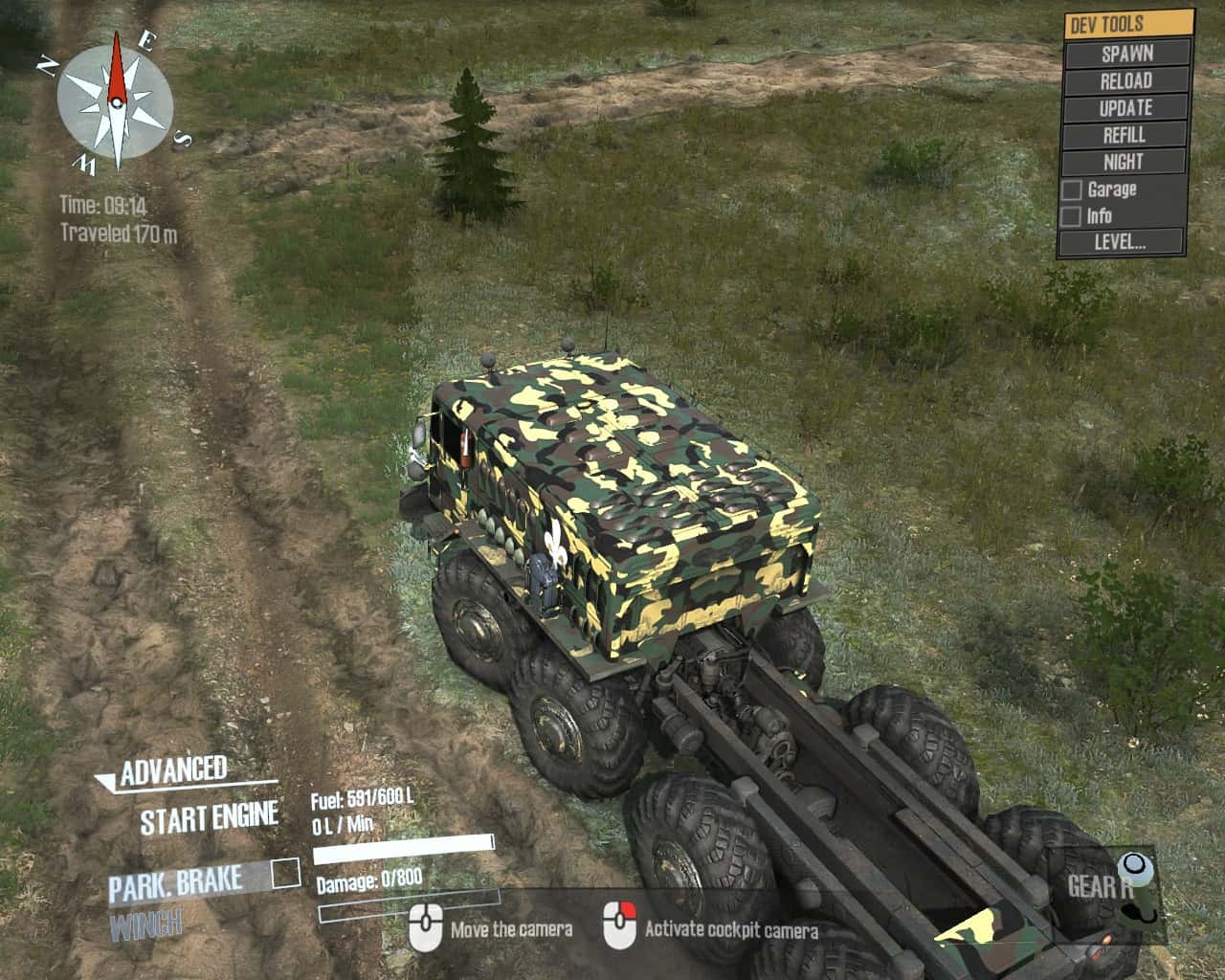1225x980 pixels.
Task: Click the compass in the corner
Action: [115, 101]
